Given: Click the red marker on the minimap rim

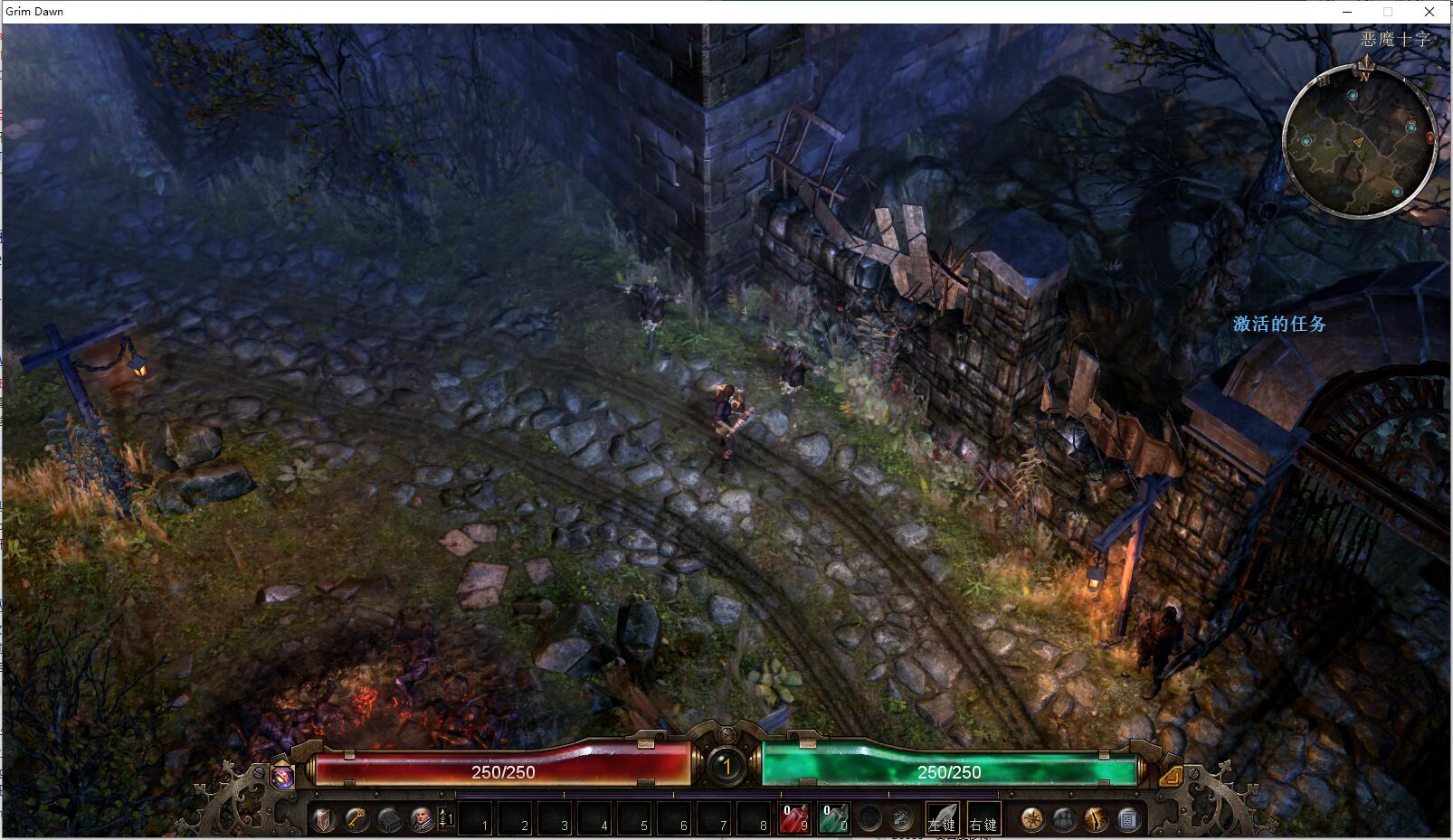Looking at the screenshot, I should point(1430,138).
